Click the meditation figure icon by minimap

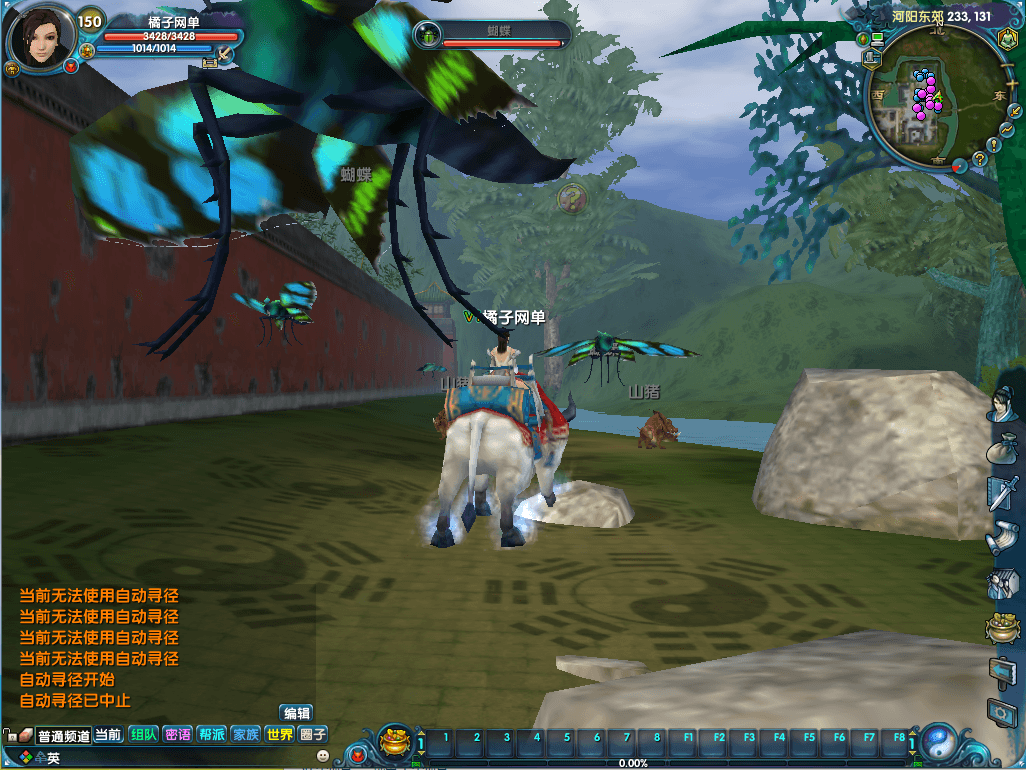click(x=1005, y=38)
